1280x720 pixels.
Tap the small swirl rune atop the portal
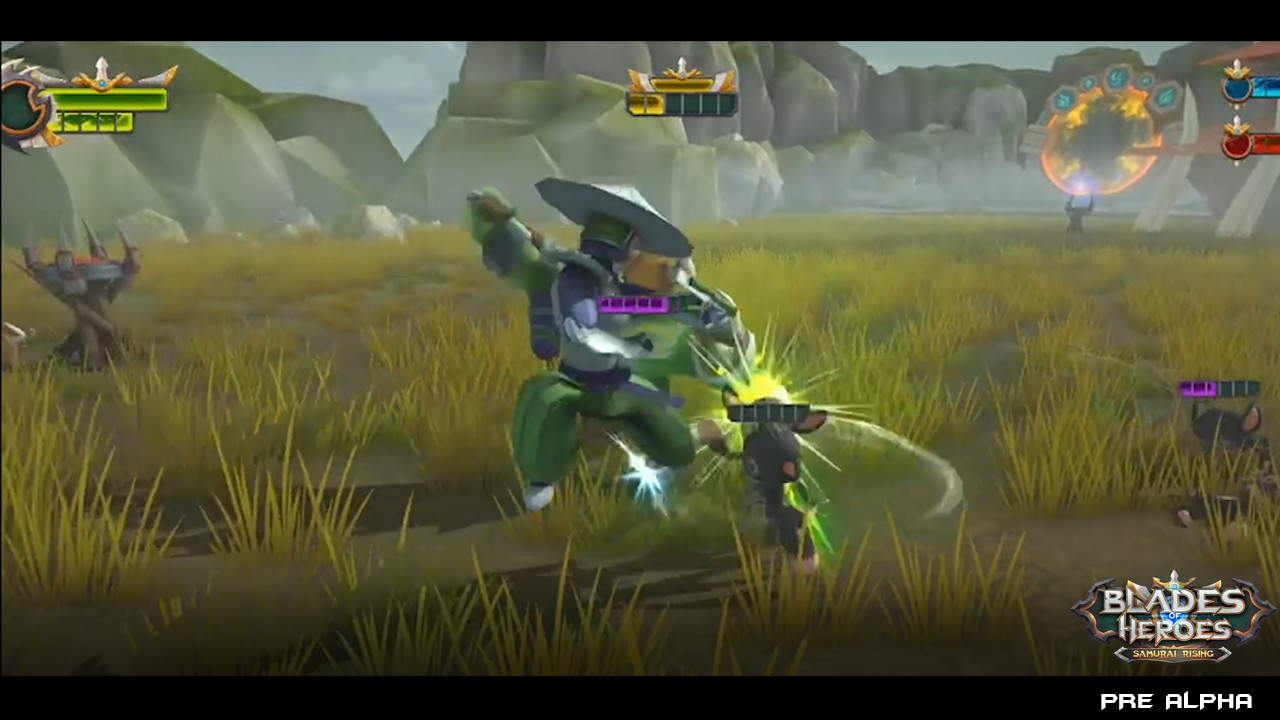click(x=1088, y=83)
